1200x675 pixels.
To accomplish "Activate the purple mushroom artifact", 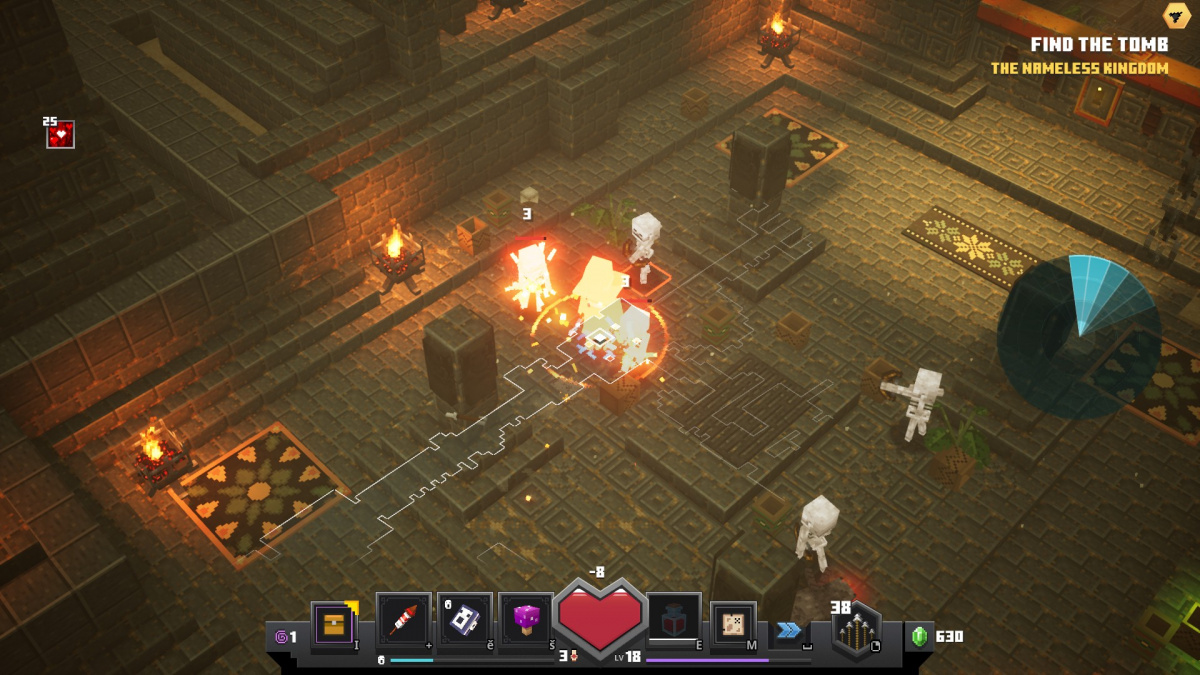I will (525, 621).
